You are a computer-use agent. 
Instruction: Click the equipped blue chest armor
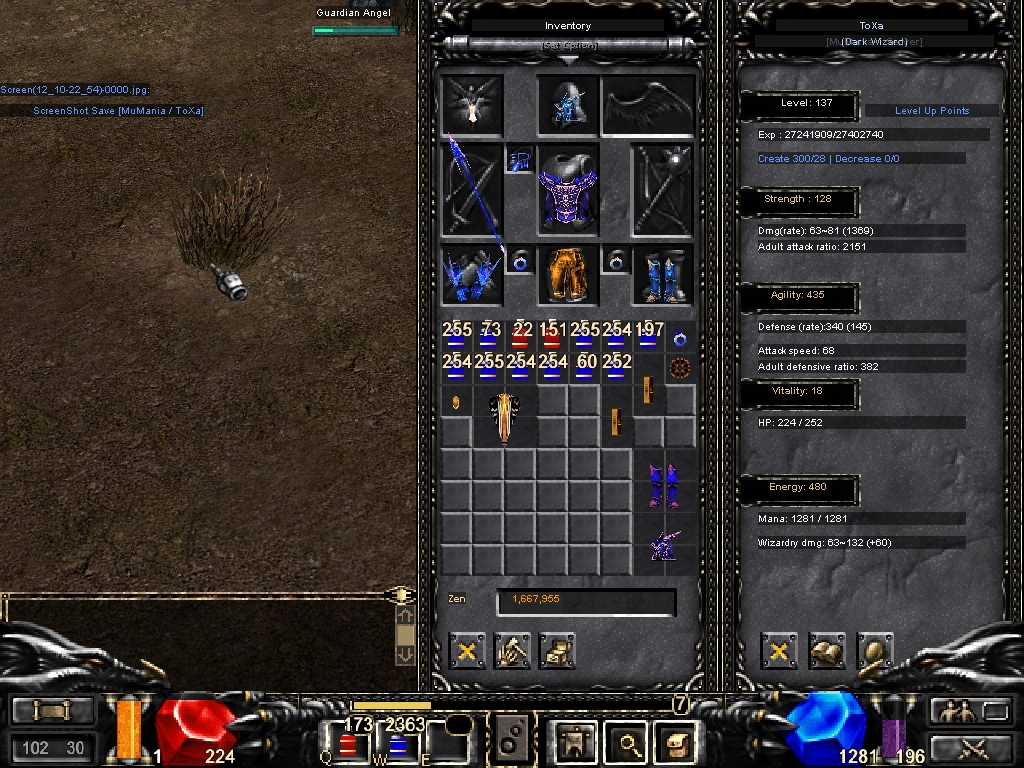click(567, 188)
